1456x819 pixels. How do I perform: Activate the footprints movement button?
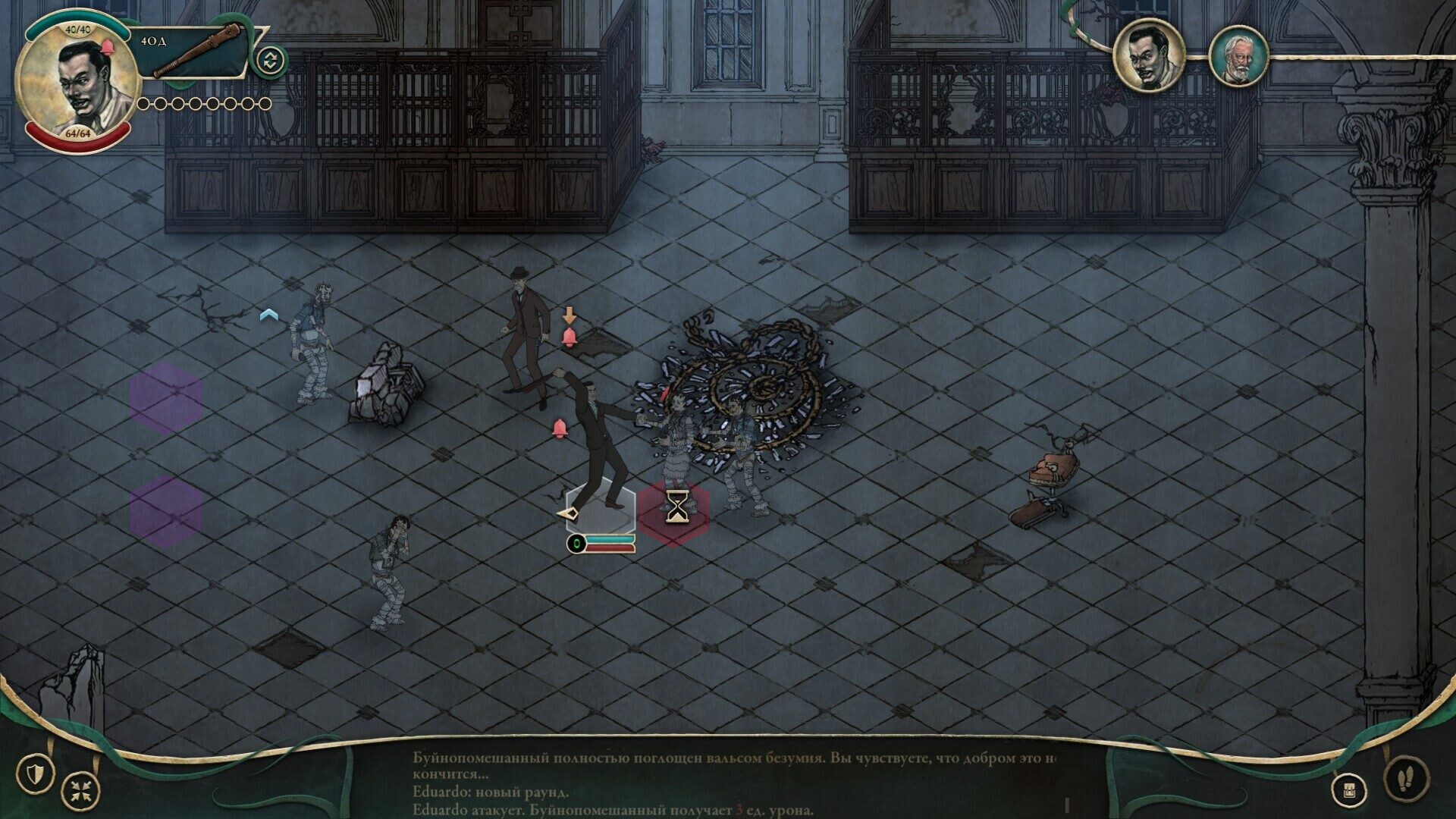(1407, 777)
